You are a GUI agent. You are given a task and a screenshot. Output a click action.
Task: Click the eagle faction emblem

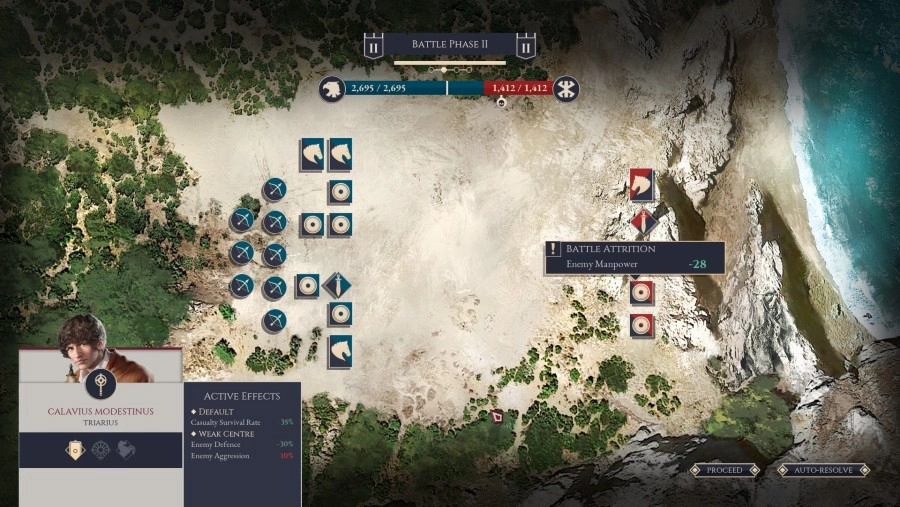pos(332,89)
